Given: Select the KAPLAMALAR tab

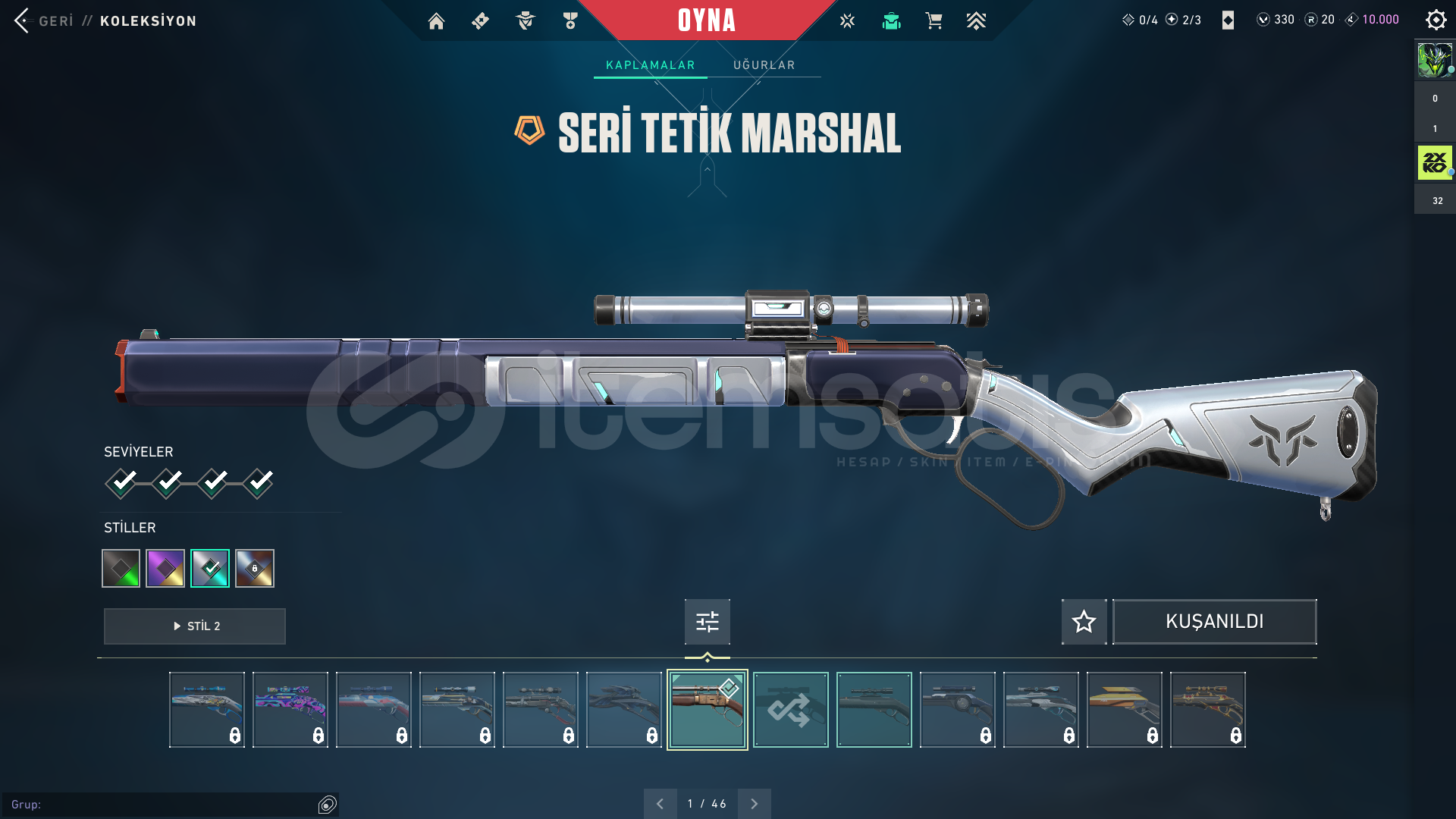Looking at the screenshot, I should point(650,65).
